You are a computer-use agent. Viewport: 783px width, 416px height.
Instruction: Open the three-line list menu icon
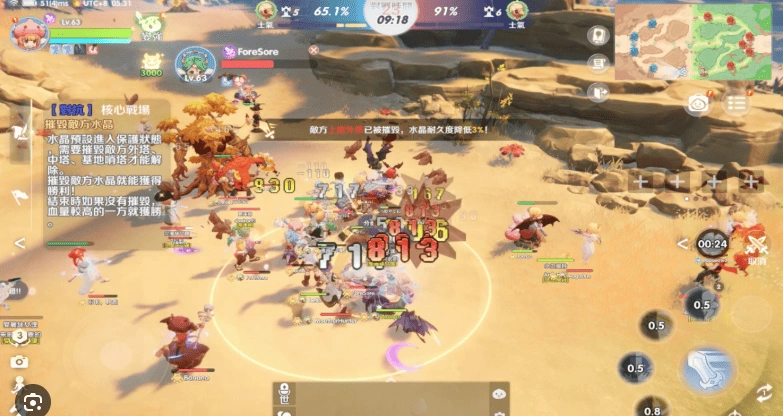click(x=738, y=104)
